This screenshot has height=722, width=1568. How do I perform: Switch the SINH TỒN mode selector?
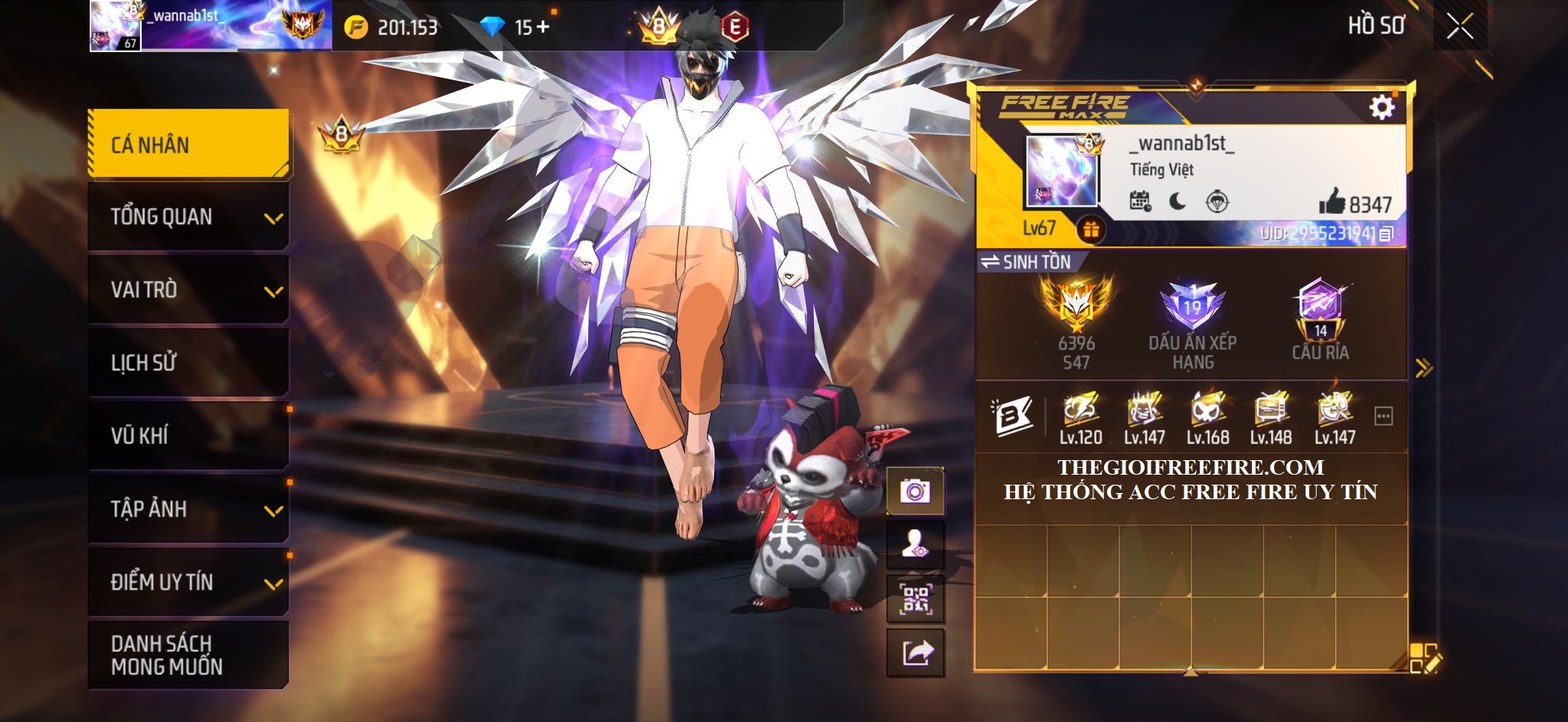coord(1027,262)
